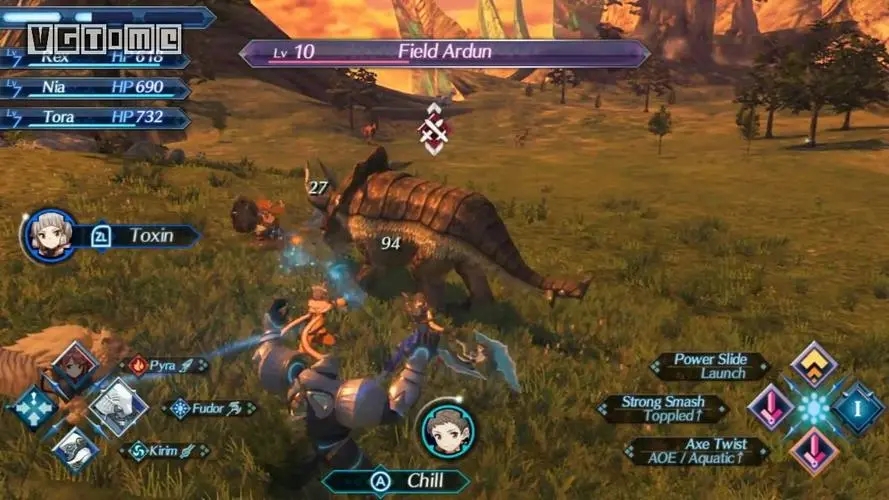Click Nia's party member row

(95, 88)
